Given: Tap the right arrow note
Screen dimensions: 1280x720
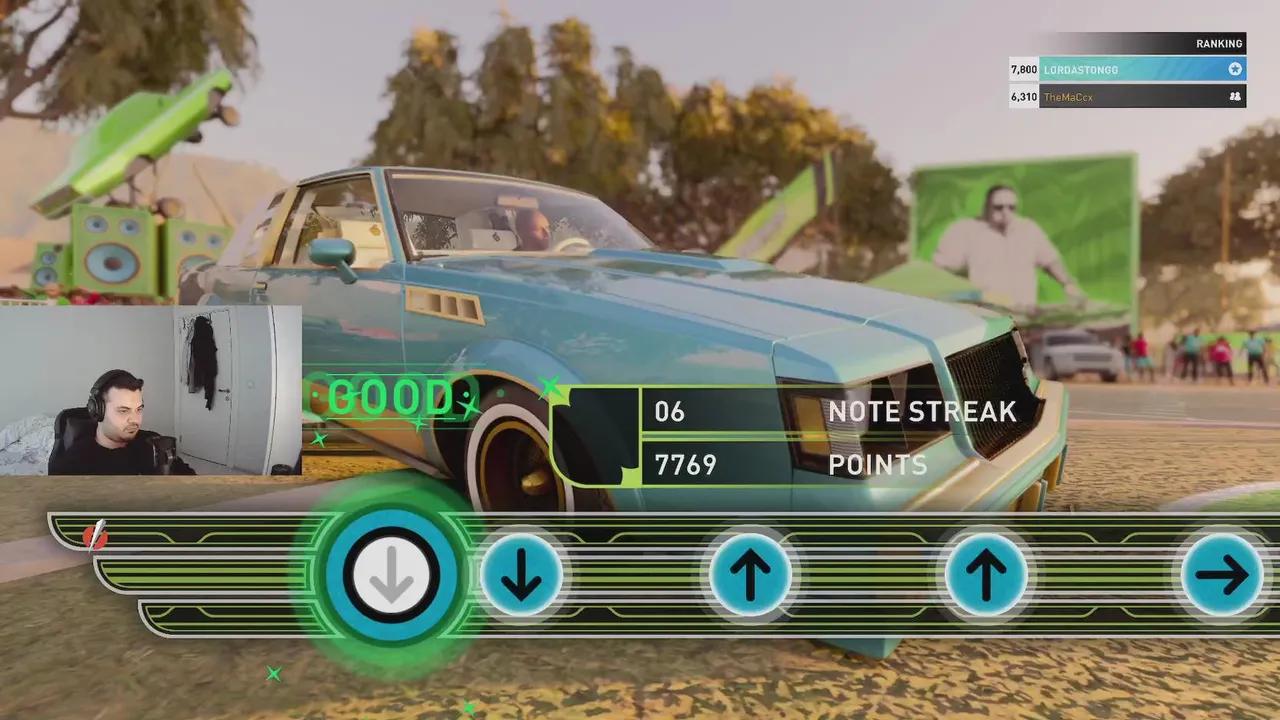Looking at the screenshot, I should click(x=1221, y=575).
